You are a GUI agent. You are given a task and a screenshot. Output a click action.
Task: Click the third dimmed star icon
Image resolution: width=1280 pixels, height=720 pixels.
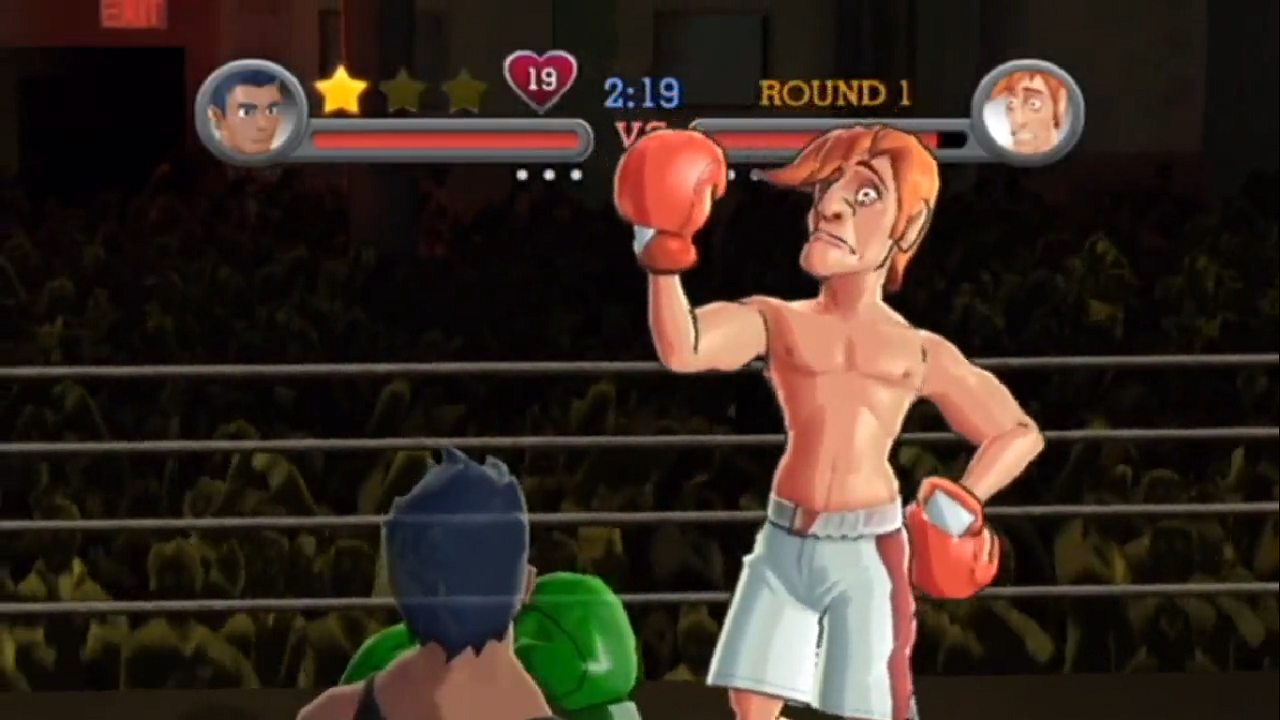pyautogui.click(x=462, y=92)
